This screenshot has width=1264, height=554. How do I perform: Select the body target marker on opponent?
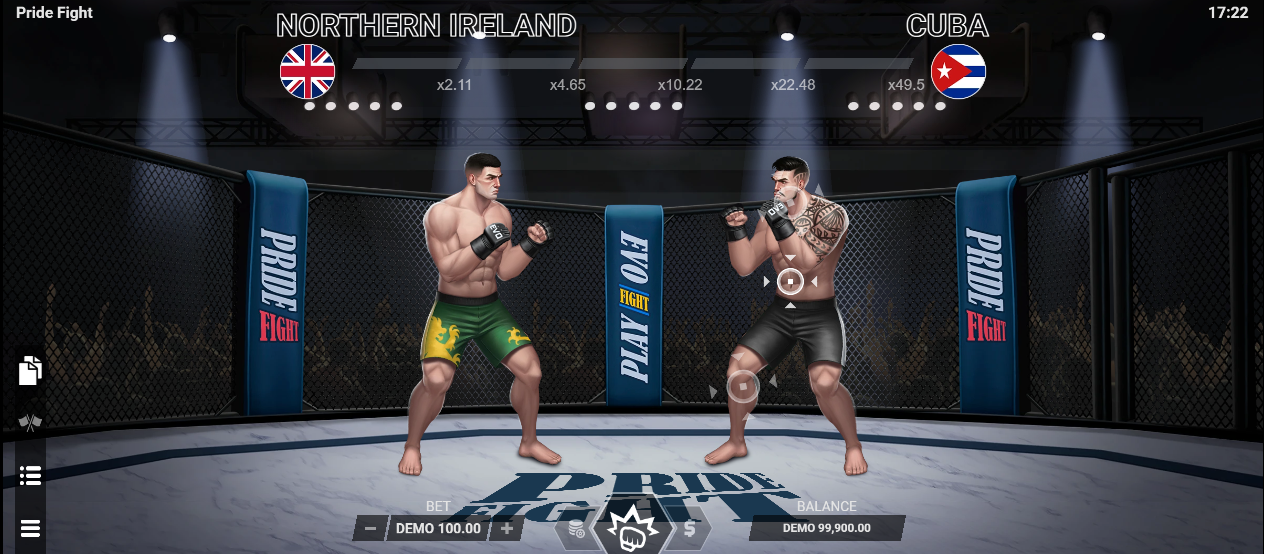[790, 282]
